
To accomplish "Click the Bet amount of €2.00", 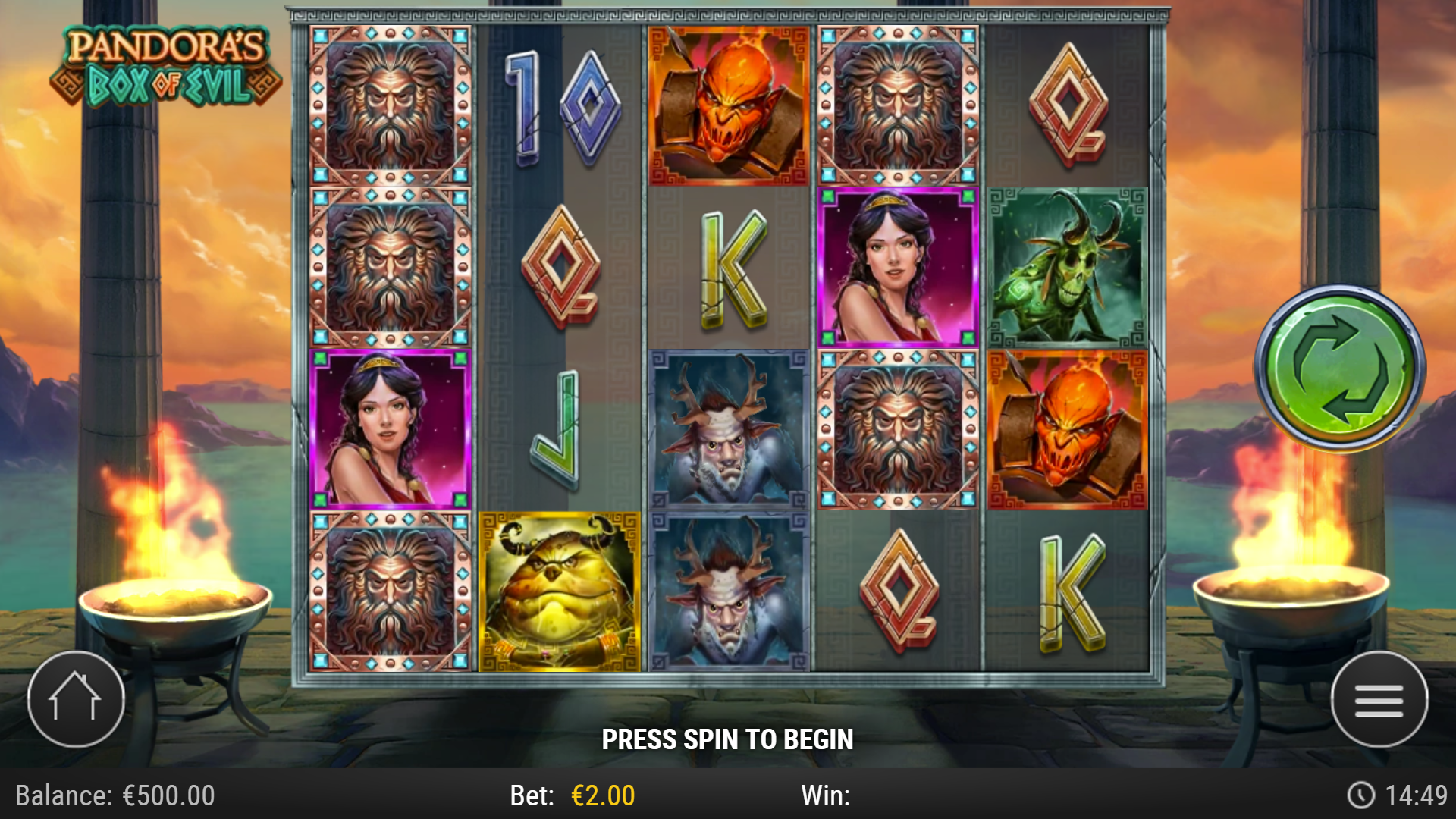I will click(599, 795).
